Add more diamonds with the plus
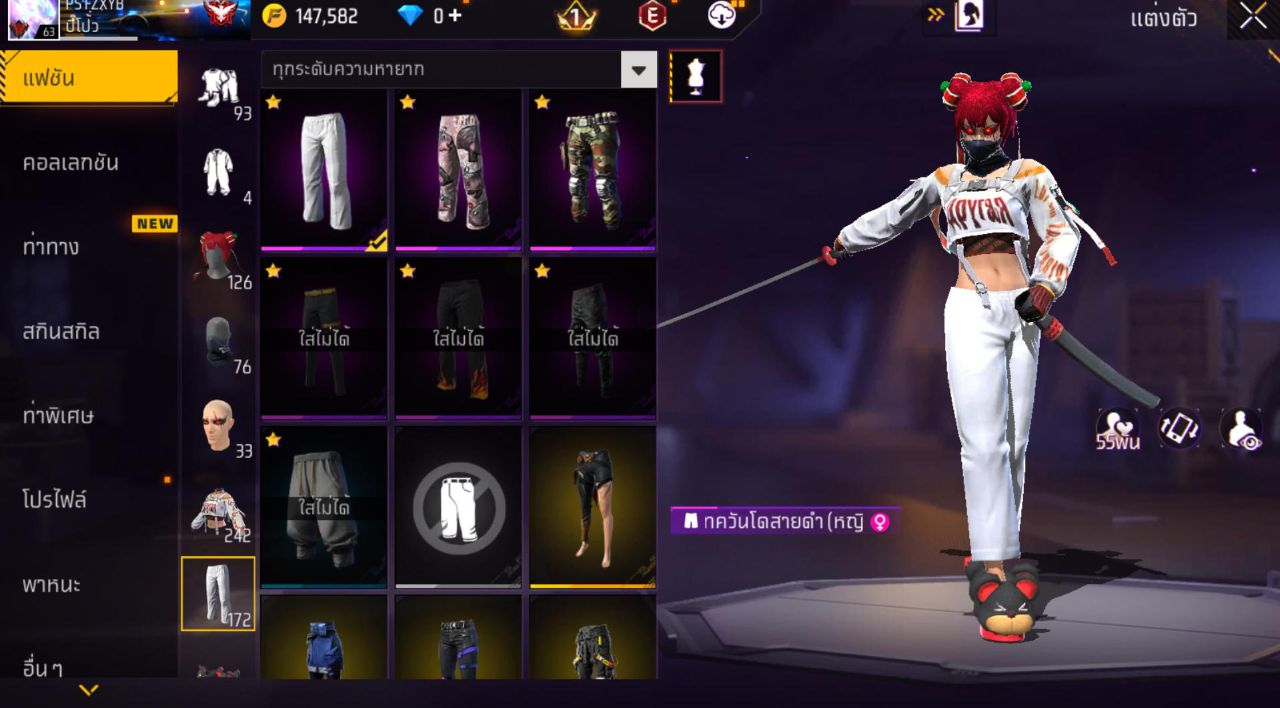Viewport: 1280px width, 708px height. tap(455, 16)
